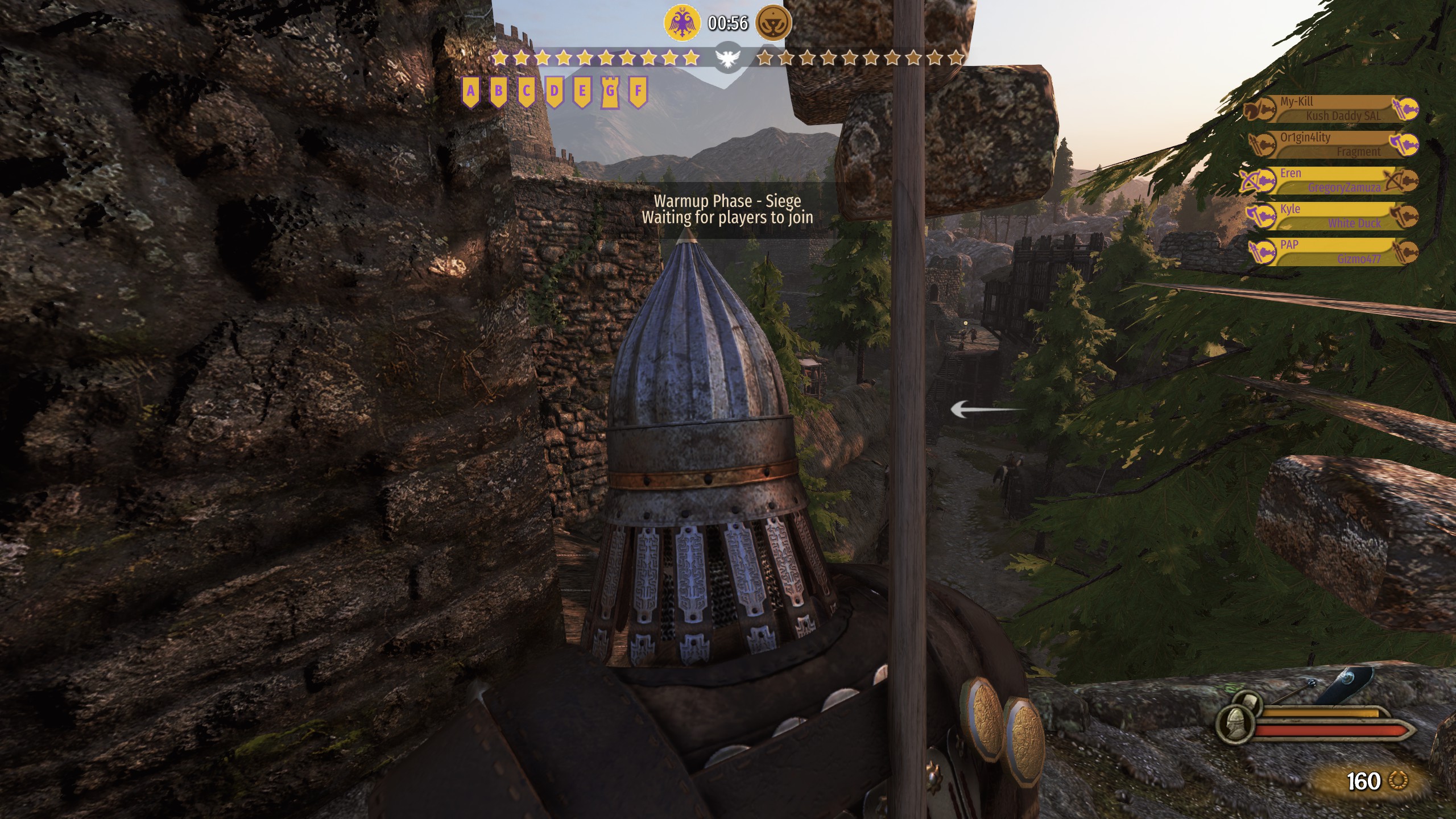This screenshot has height=819, width=1456.
Task: Select the PAP kill feed entry
Action: [1331, 252]
